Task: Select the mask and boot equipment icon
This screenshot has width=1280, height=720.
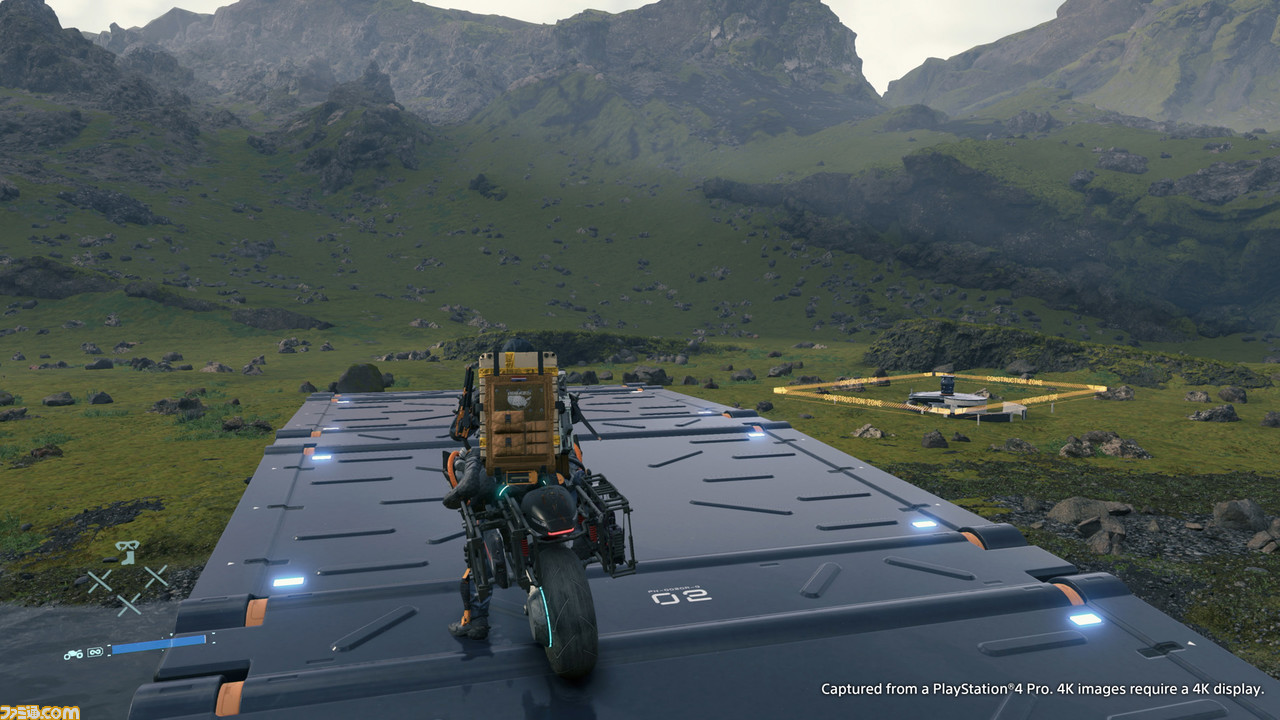Action: pos(126,552)
